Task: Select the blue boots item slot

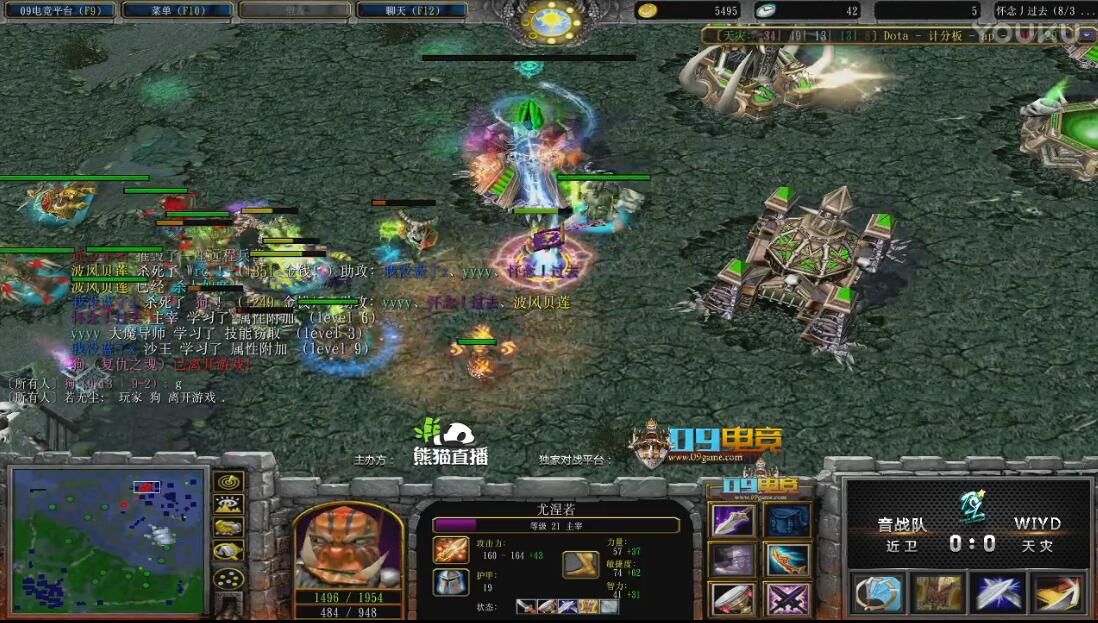Action: click(788, 521)
